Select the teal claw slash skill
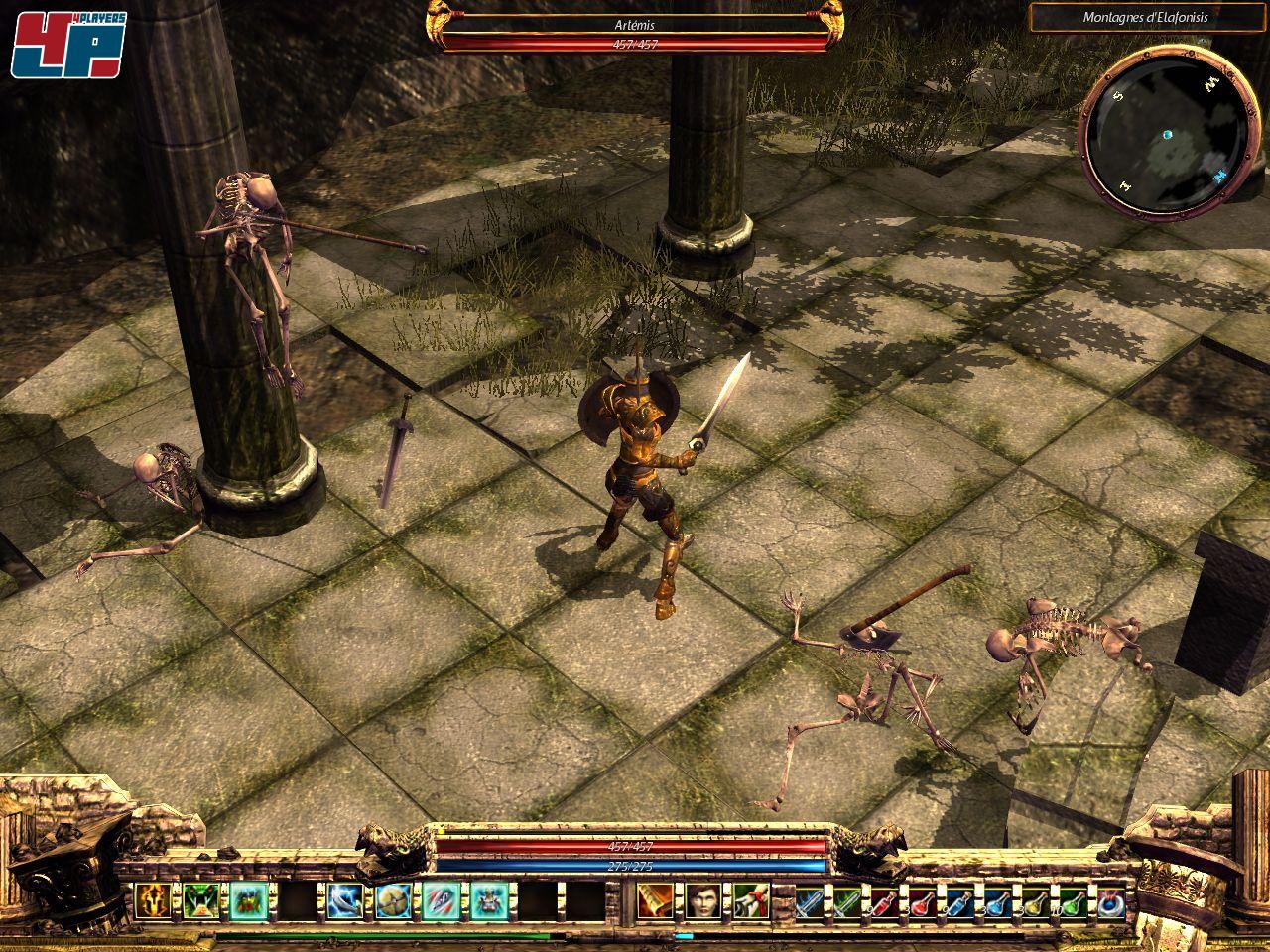 (440, 900)
